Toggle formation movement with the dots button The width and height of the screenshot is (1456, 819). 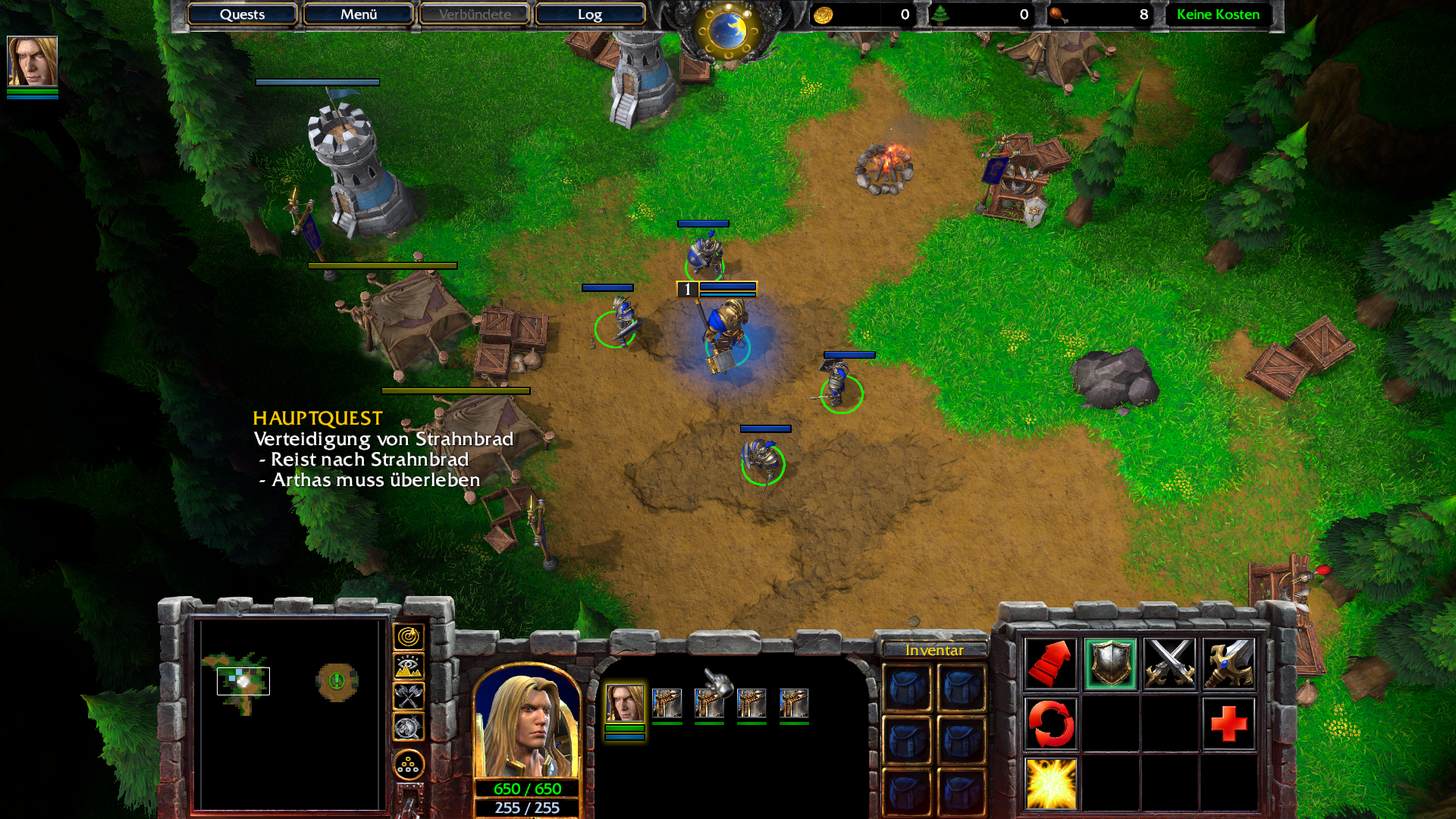408,764
